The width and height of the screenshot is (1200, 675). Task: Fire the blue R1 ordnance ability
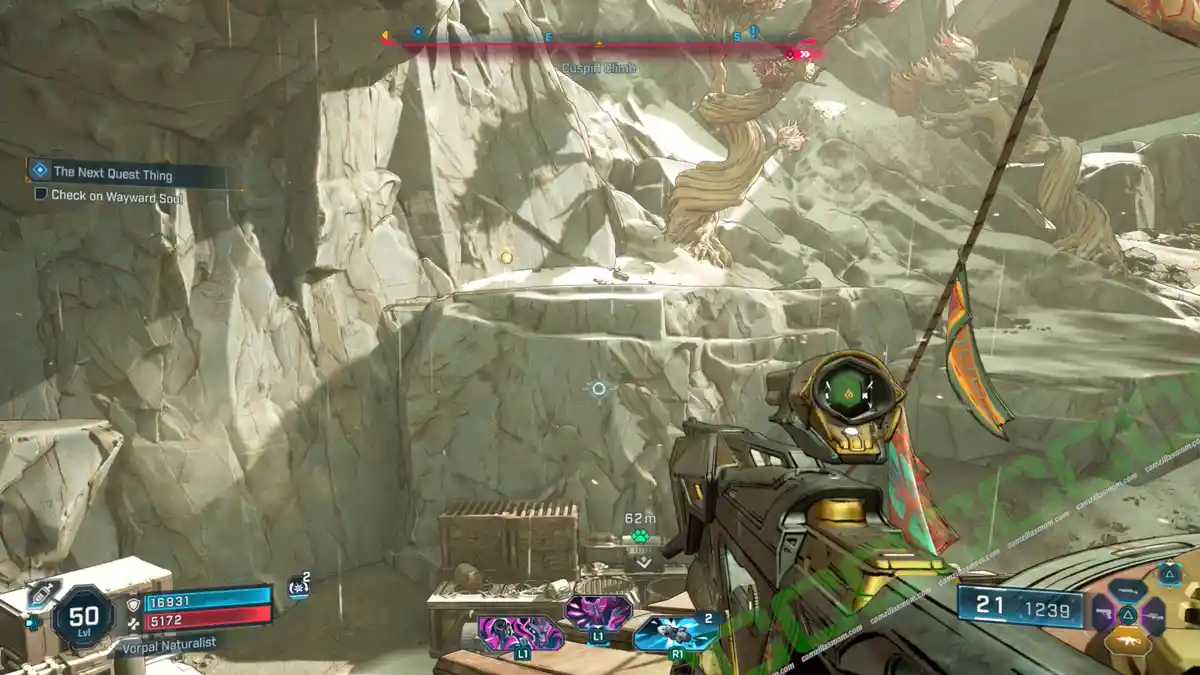coord(677,632)
